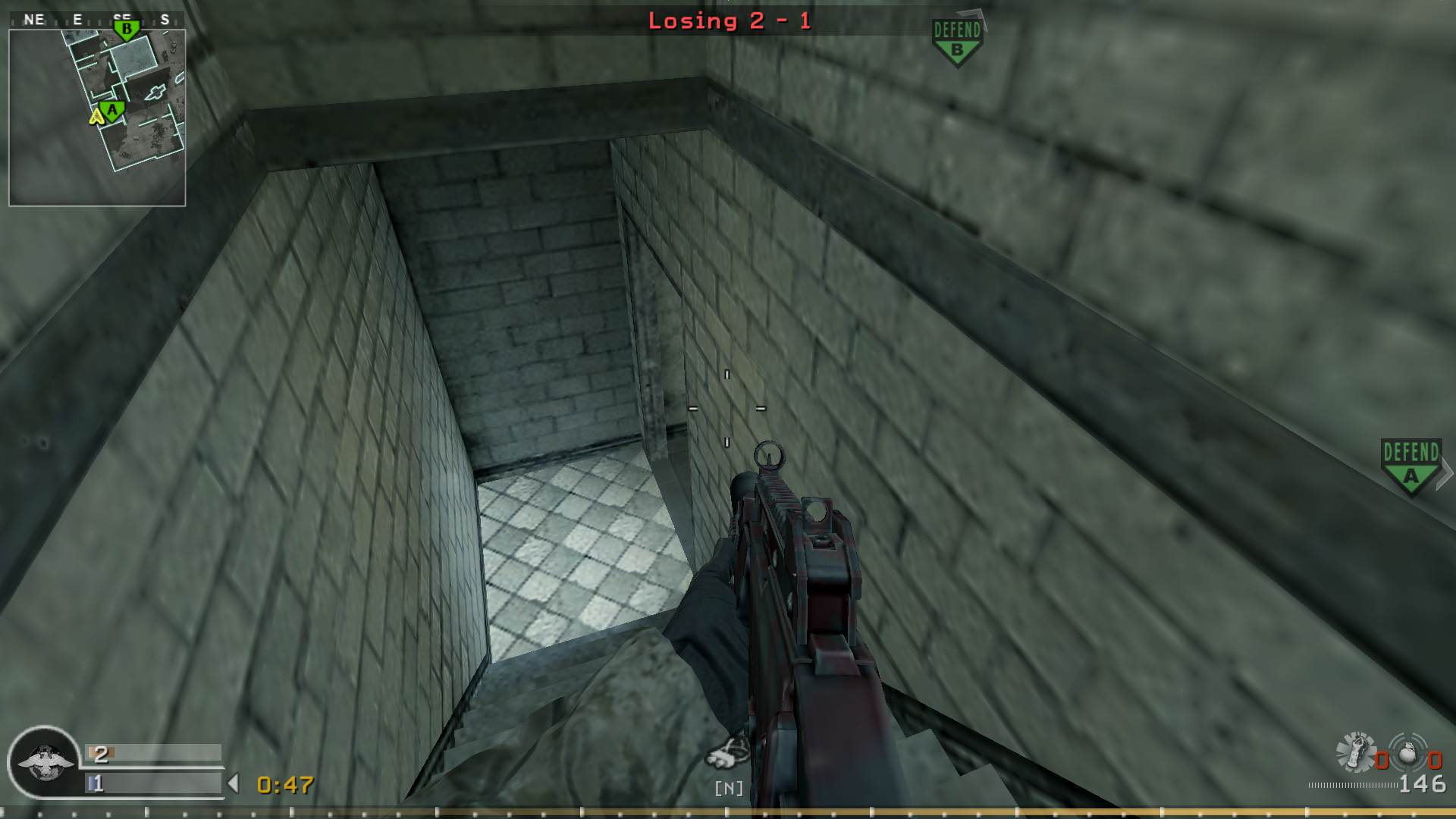Click the yellow player arrow on the minimap
The width and height of the screenshot is (1456, 819).
[96, 118]
